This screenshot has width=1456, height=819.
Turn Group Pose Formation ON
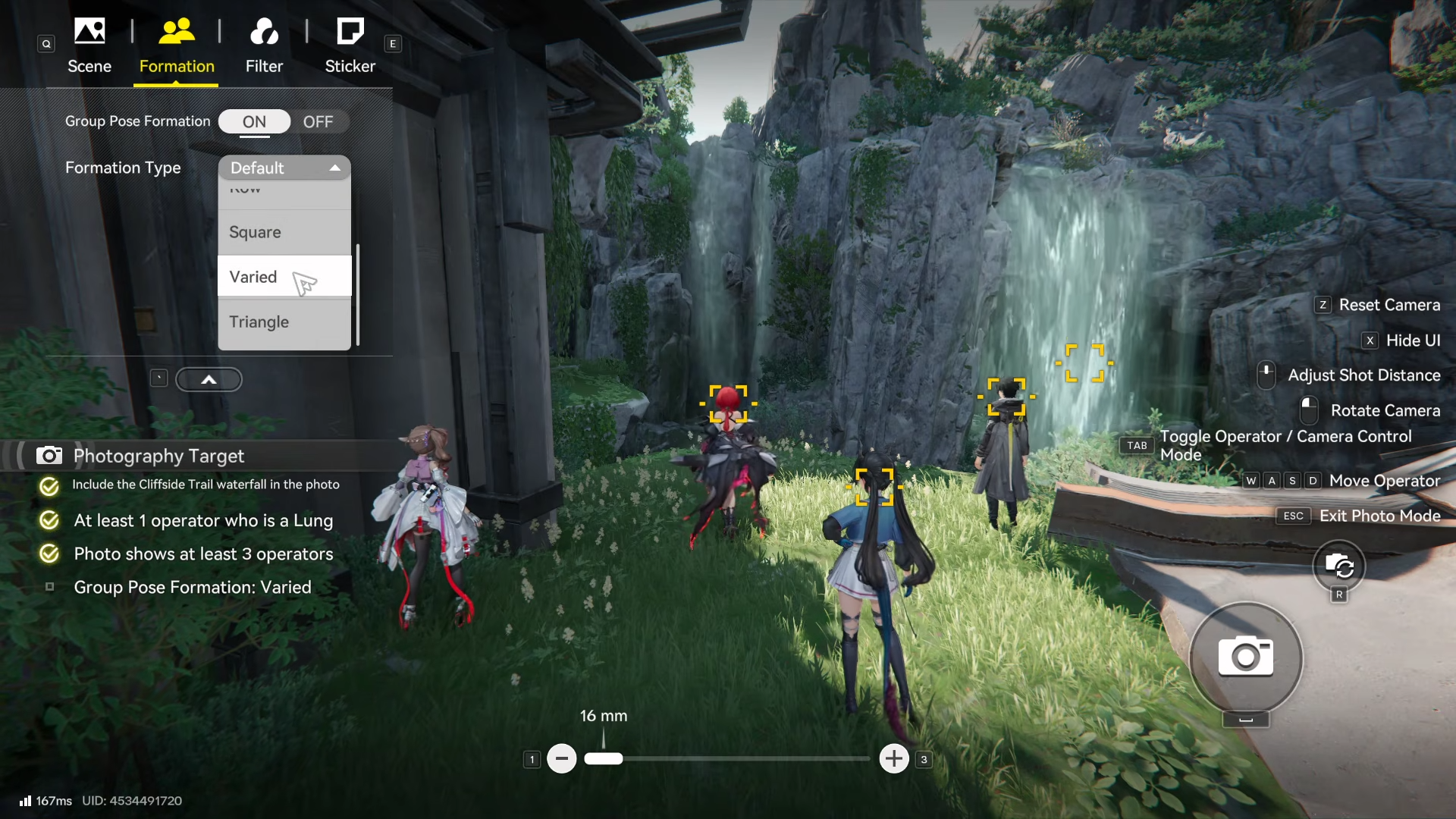pyautogui.click(x=254, y=121)
